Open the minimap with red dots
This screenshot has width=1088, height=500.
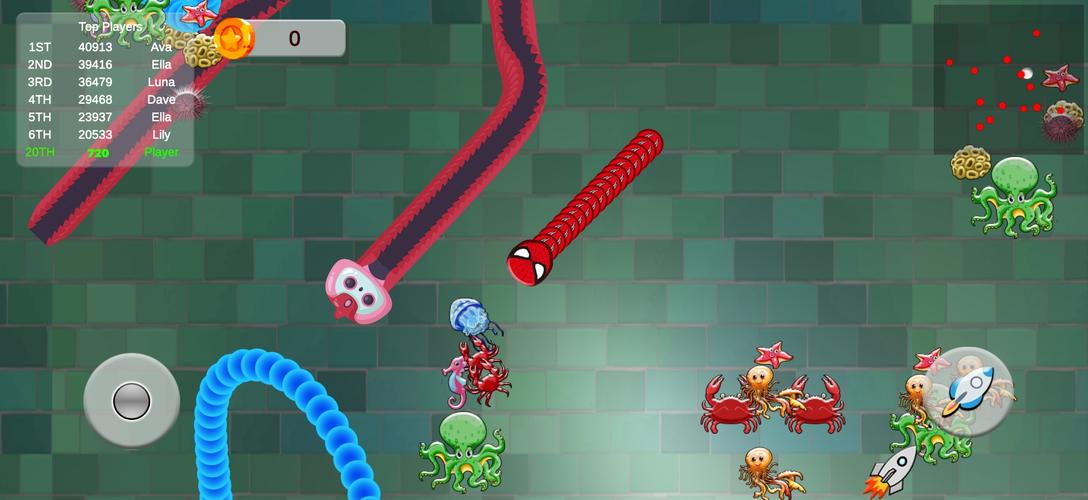[1007, 80]
